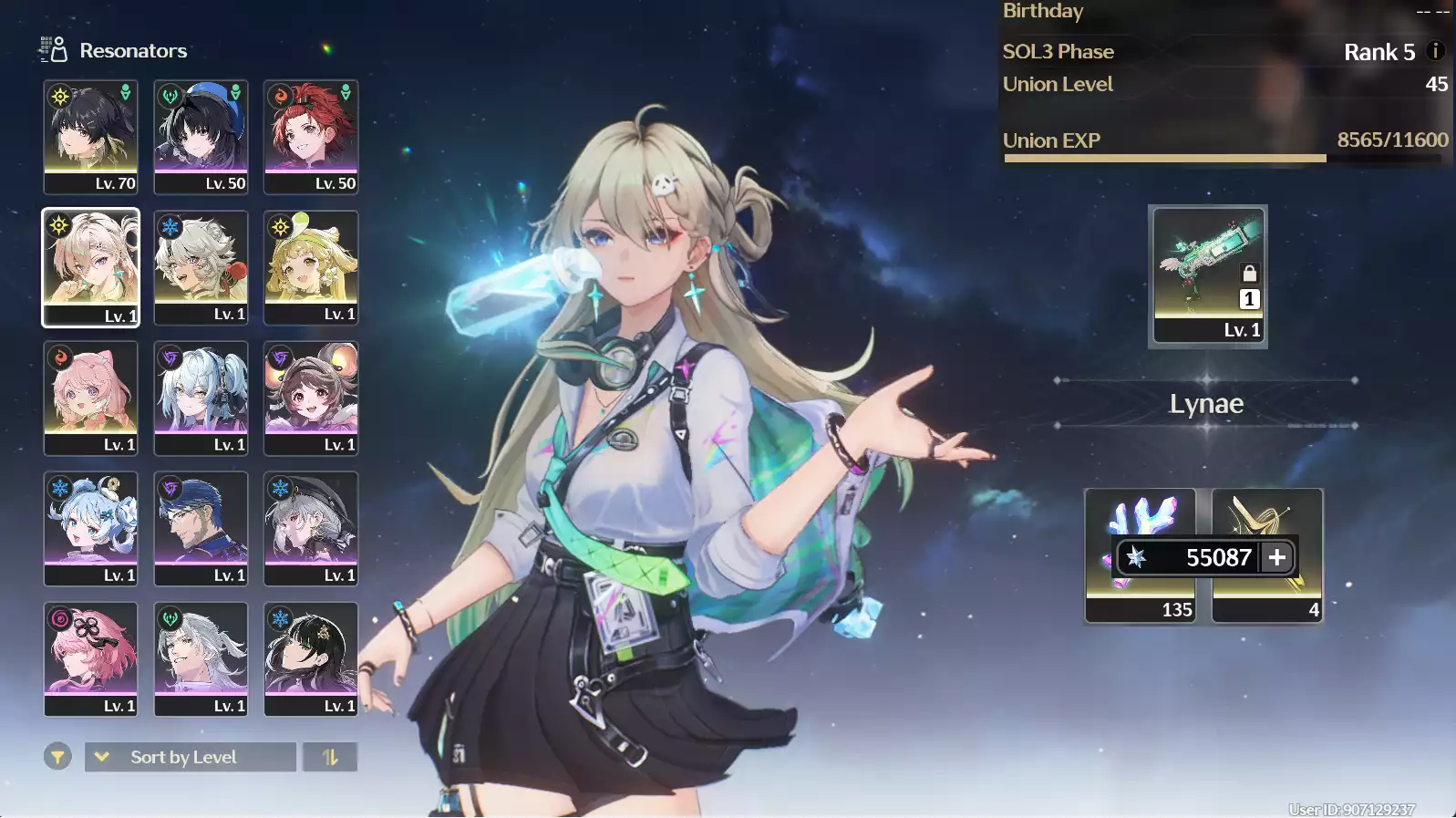Click the lock icon on Lynae's weapon card
Image resolution: width=1456 pixels, height=818 pixels.
pyautogui.click(x=1250, y=274)
